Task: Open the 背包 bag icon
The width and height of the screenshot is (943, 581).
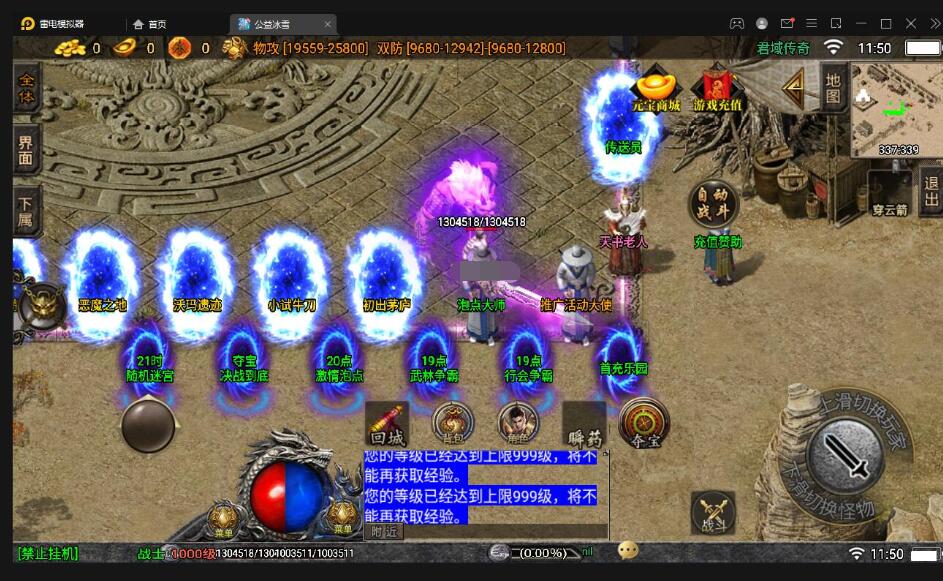Action: pos(452,423)
